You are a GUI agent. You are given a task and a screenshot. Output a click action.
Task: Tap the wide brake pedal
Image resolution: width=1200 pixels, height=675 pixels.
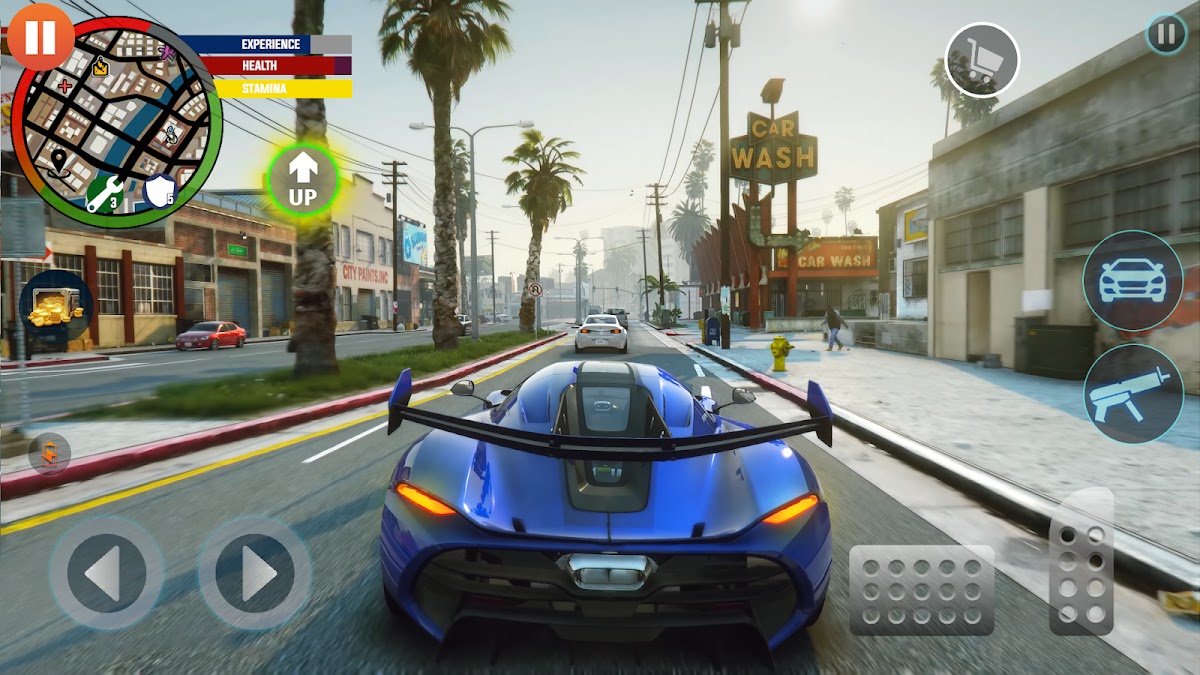tap(921, 590)
